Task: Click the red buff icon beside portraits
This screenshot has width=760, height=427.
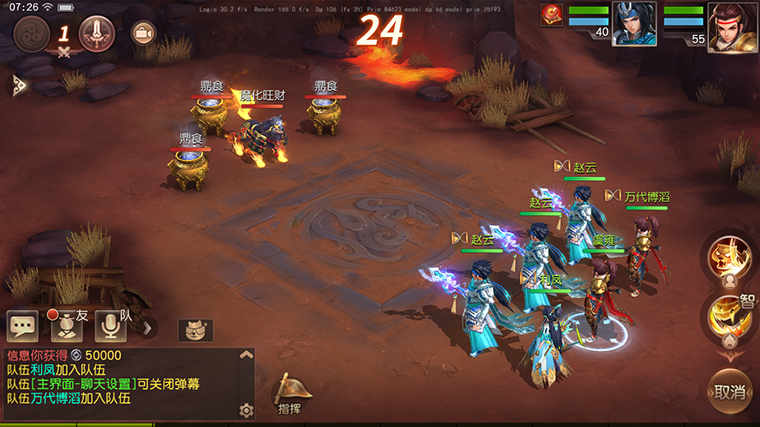Action: click(552, 15)
